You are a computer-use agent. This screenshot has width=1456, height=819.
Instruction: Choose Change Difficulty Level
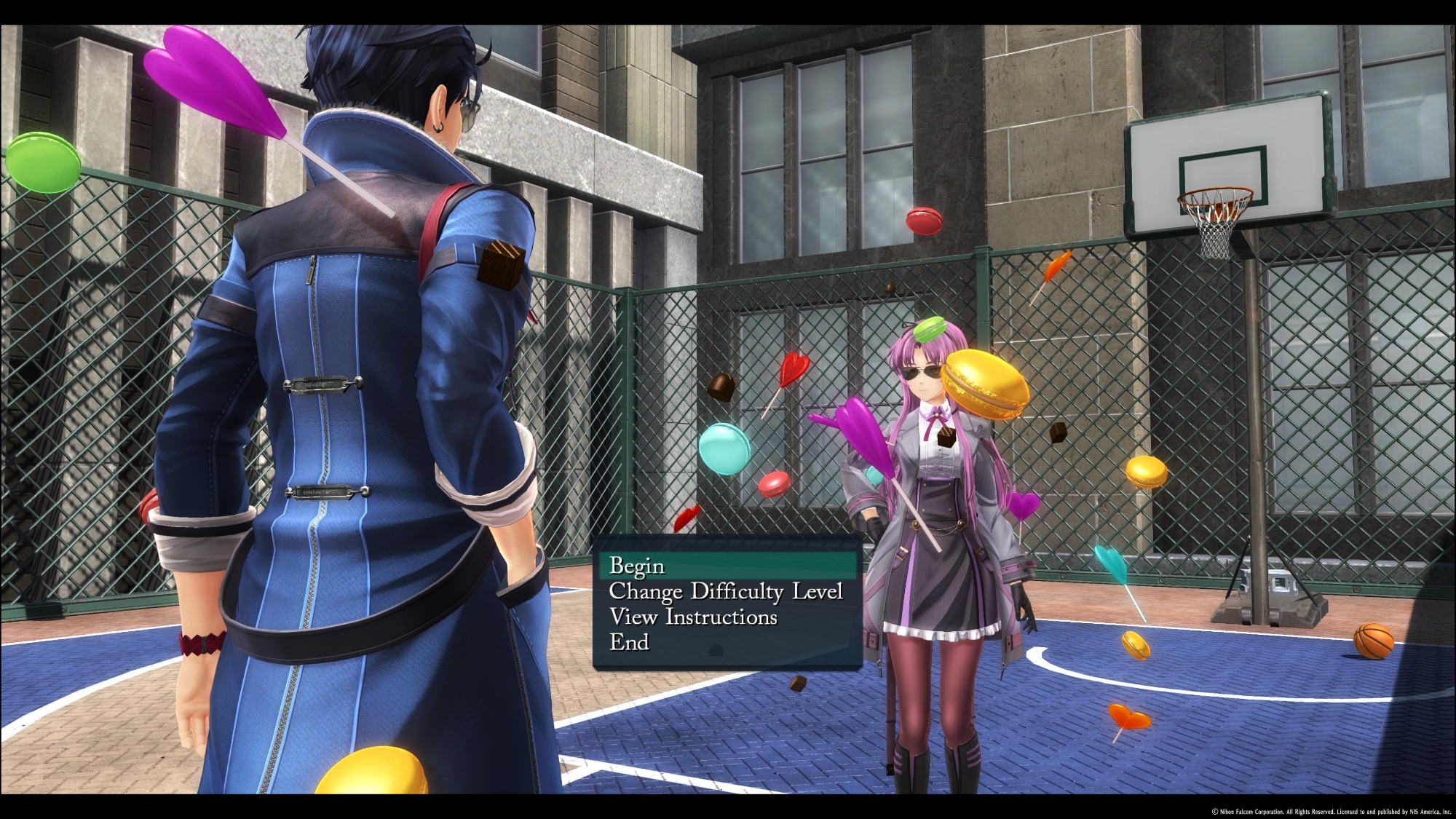[x=726, y=592]
